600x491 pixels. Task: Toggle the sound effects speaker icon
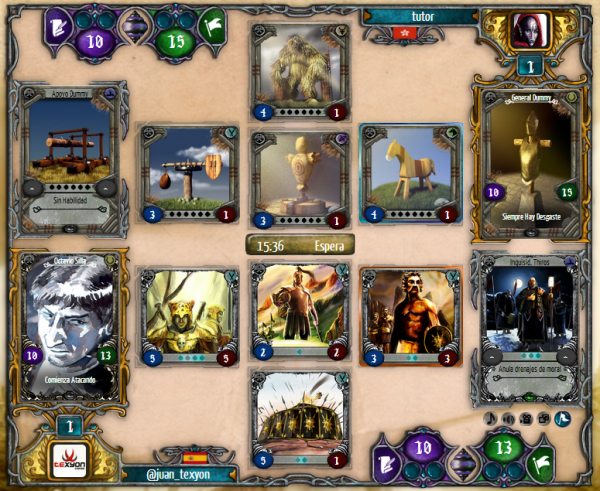click(x=509, y=417)
